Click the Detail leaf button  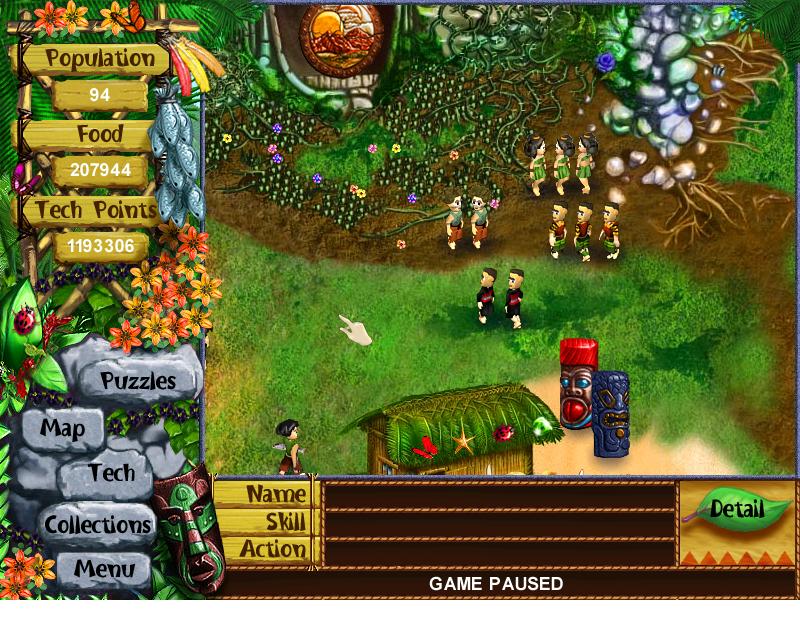click(x=736, y=509)
